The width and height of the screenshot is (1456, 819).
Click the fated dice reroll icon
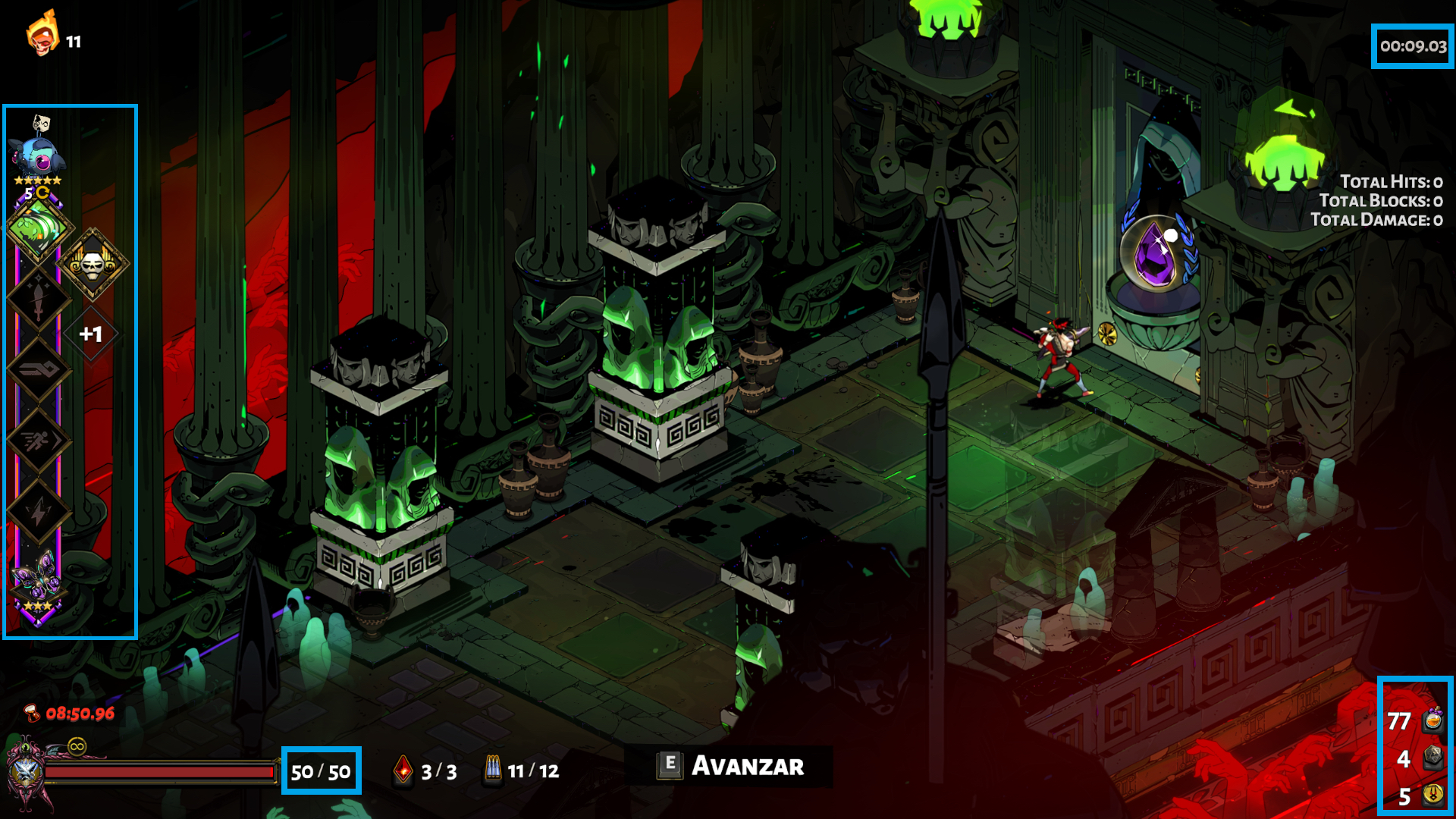coord(1432,757)
